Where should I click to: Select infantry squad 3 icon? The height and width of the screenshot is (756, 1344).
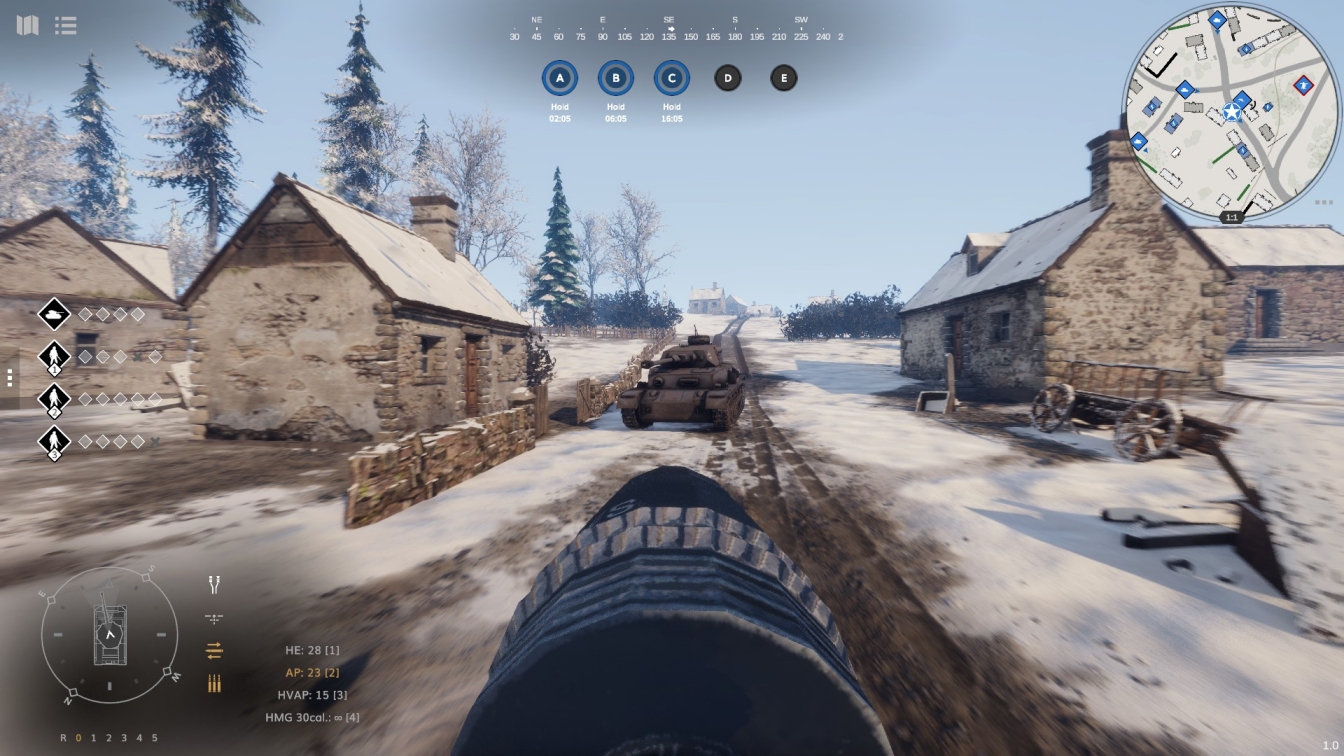click(54, 441)
